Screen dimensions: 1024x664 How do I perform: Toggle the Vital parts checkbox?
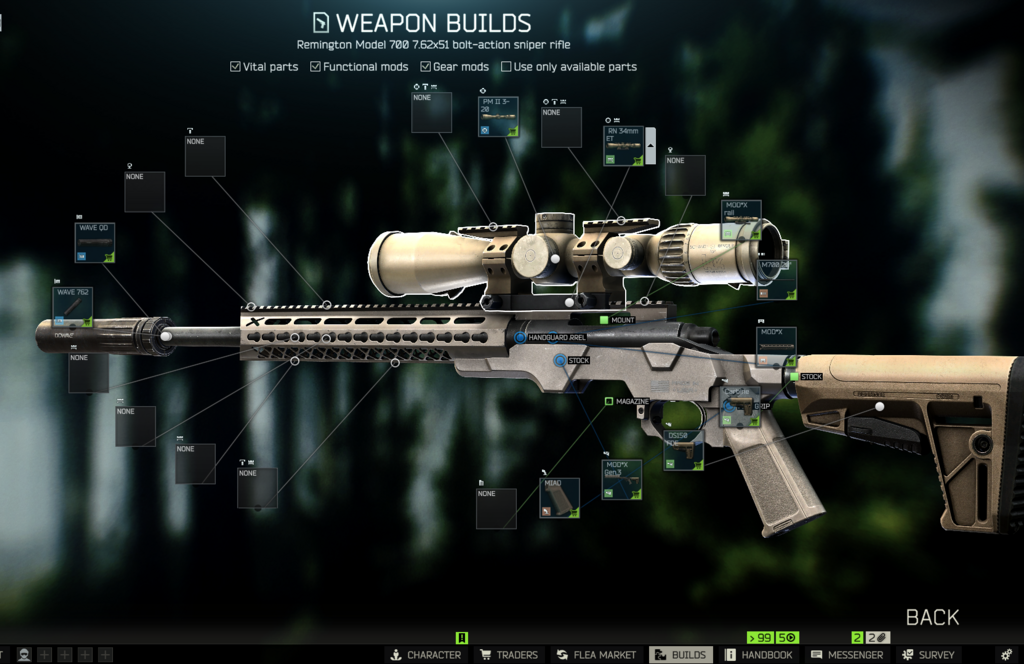click(x=235, y=67)
